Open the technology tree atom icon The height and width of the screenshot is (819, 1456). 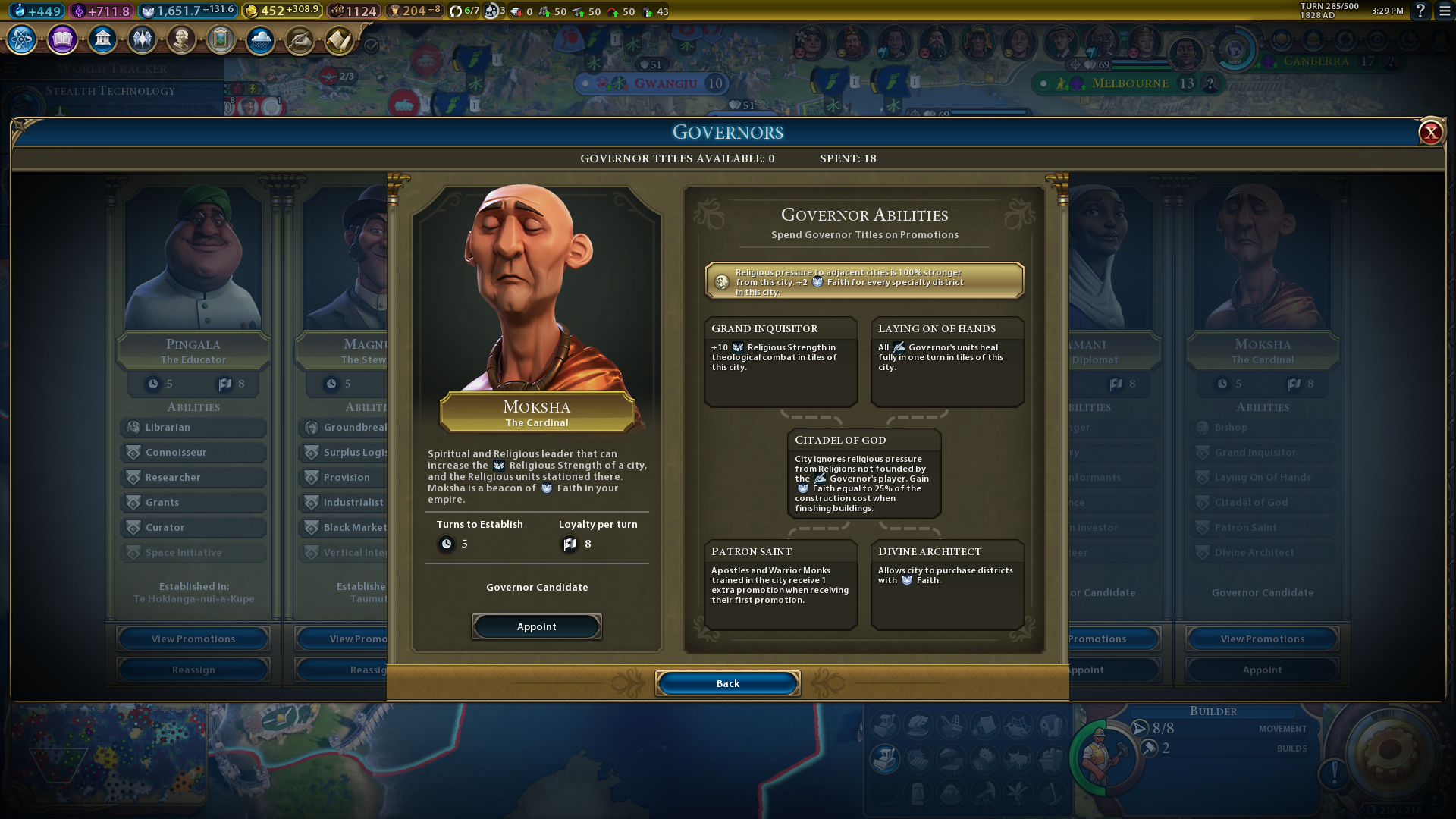[x=21, y=39]
